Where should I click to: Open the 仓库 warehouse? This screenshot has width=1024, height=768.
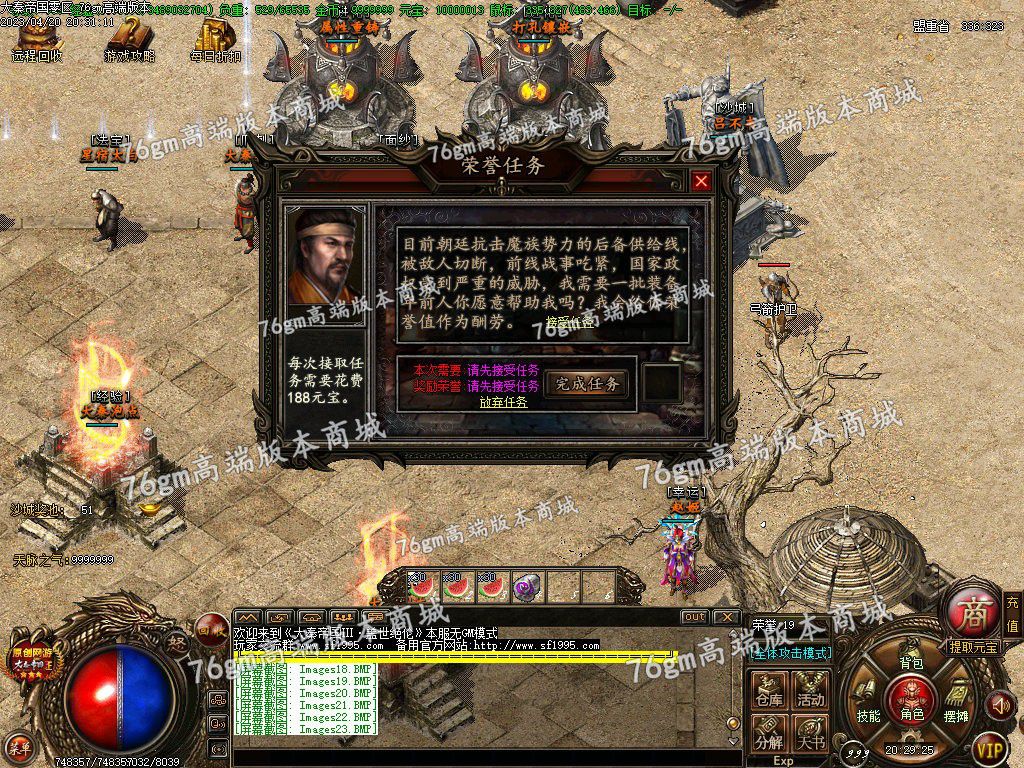click(769, 689)
